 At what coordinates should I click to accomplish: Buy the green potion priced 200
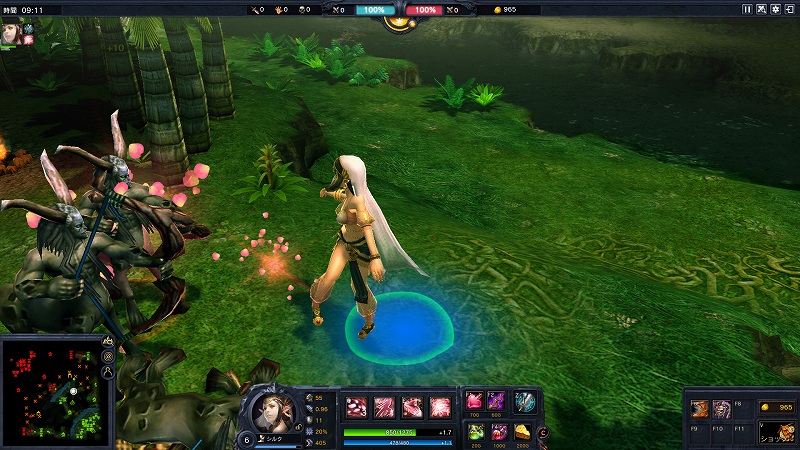[475, 432]
